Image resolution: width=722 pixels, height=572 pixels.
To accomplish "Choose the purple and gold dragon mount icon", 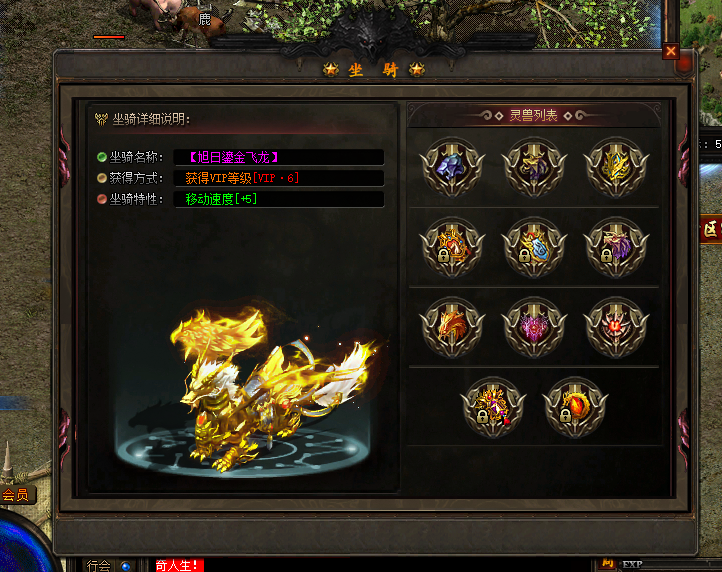I will tap(534, 166).
